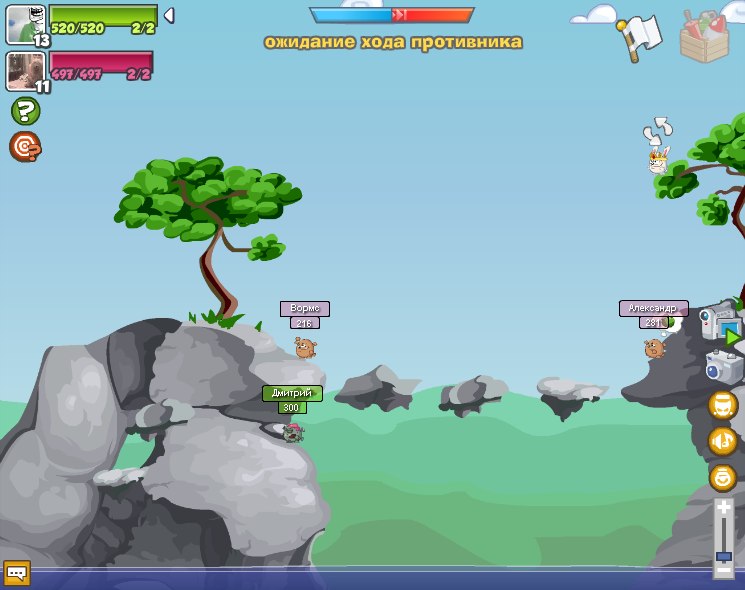This screenshot has width=745, height=590.
Task: Zoom out with the minus button
Action: tap(723, 570)
